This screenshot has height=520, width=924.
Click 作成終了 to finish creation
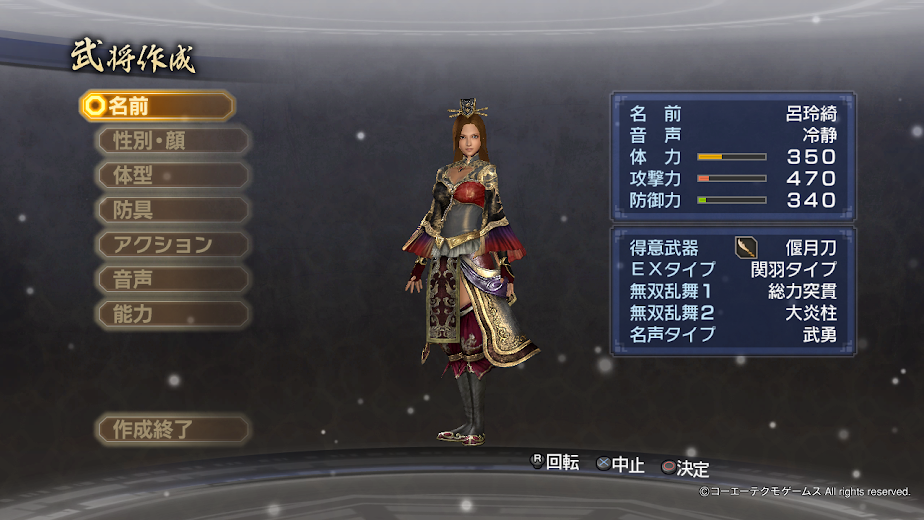(x=171, y=430)
